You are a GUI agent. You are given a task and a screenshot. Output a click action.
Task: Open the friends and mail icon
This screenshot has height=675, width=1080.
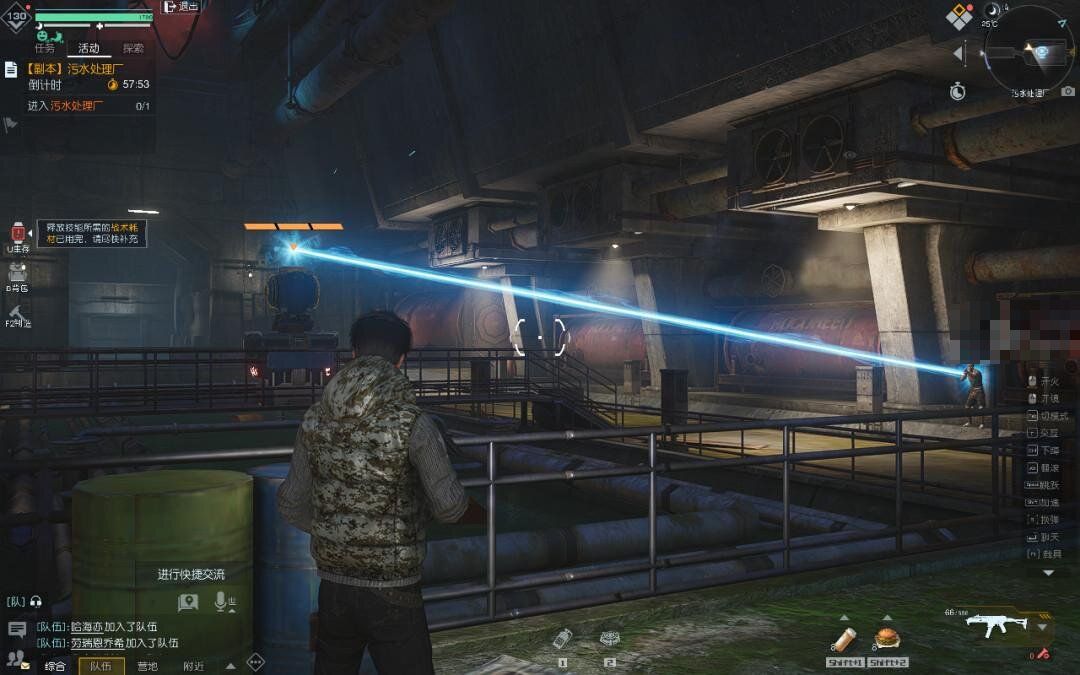(17, 658)
